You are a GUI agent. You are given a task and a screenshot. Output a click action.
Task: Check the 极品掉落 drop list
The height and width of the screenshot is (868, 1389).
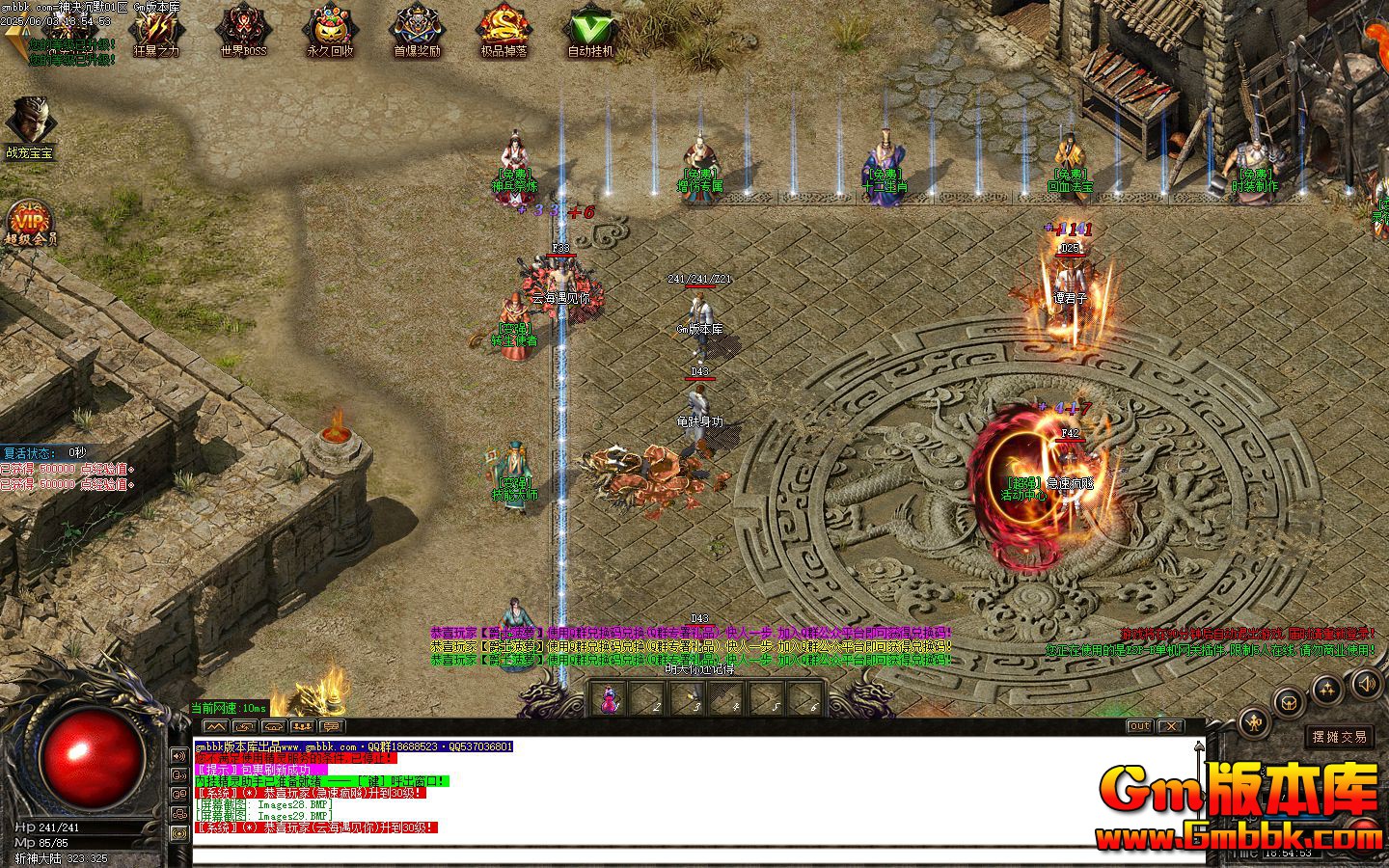pyautogui.click(x=501, y=29)
